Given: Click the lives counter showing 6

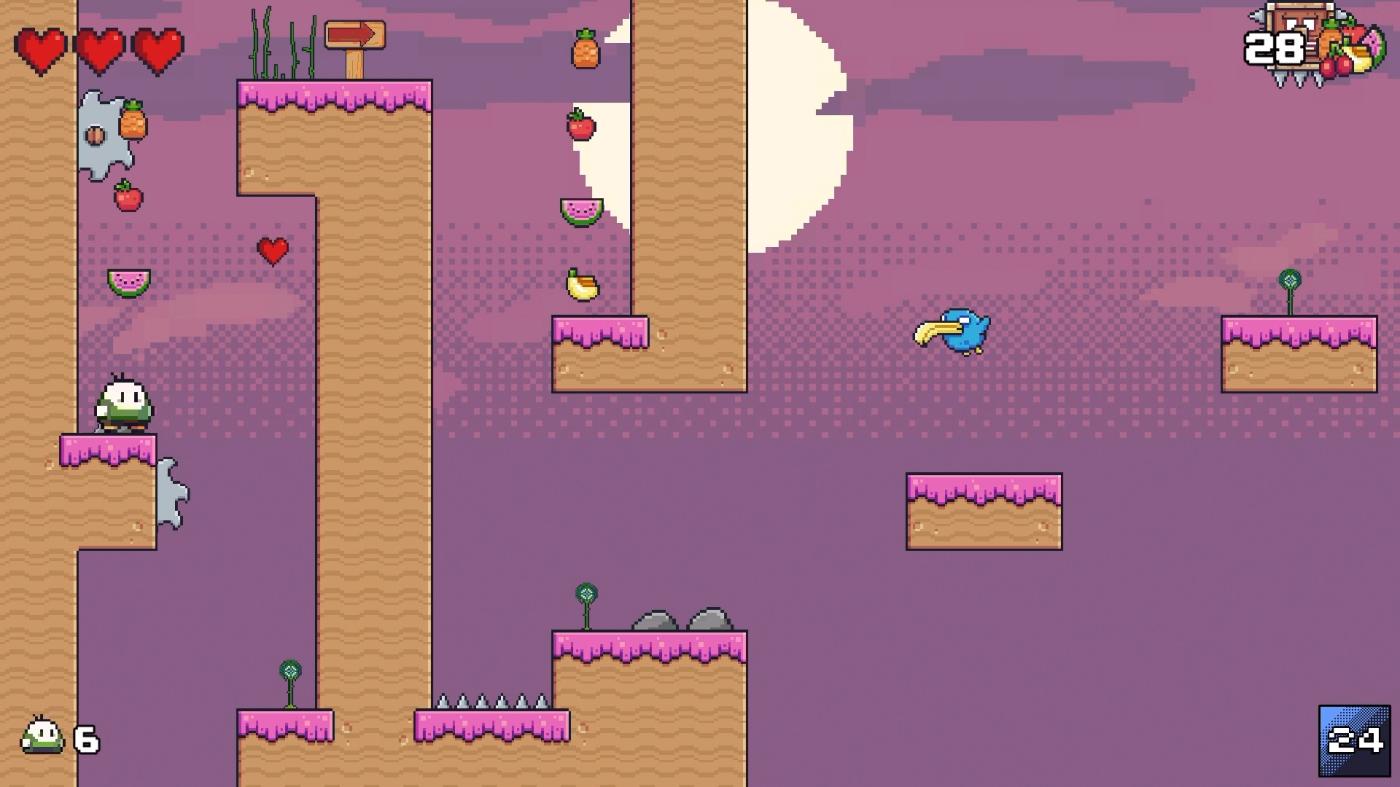Looking at the screenshot, I should tap(55, 740).
